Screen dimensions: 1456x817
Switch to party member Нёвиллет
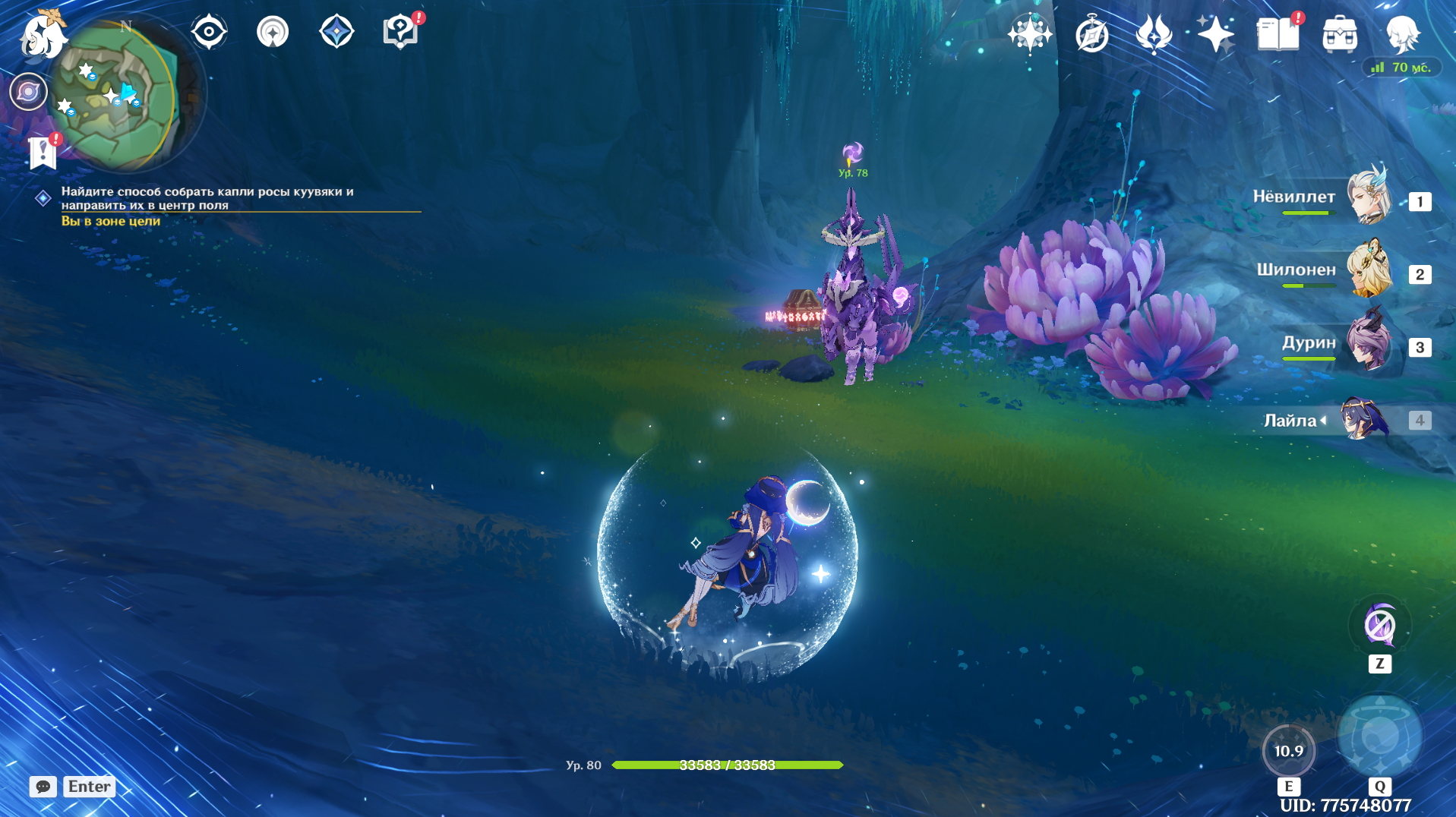pos(1369,197)
